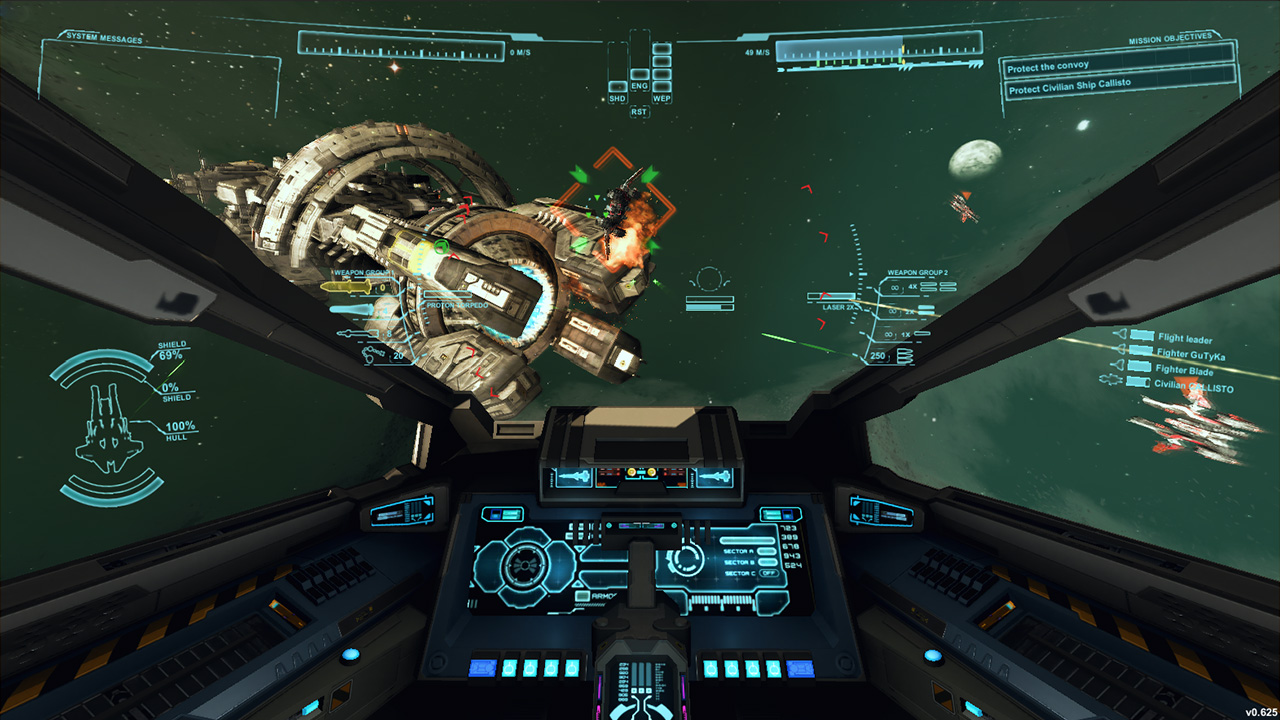Collapse the Weapon Group 1 panel
Image resolution: width=1280 pixels, height=720 pixels.
362,271
